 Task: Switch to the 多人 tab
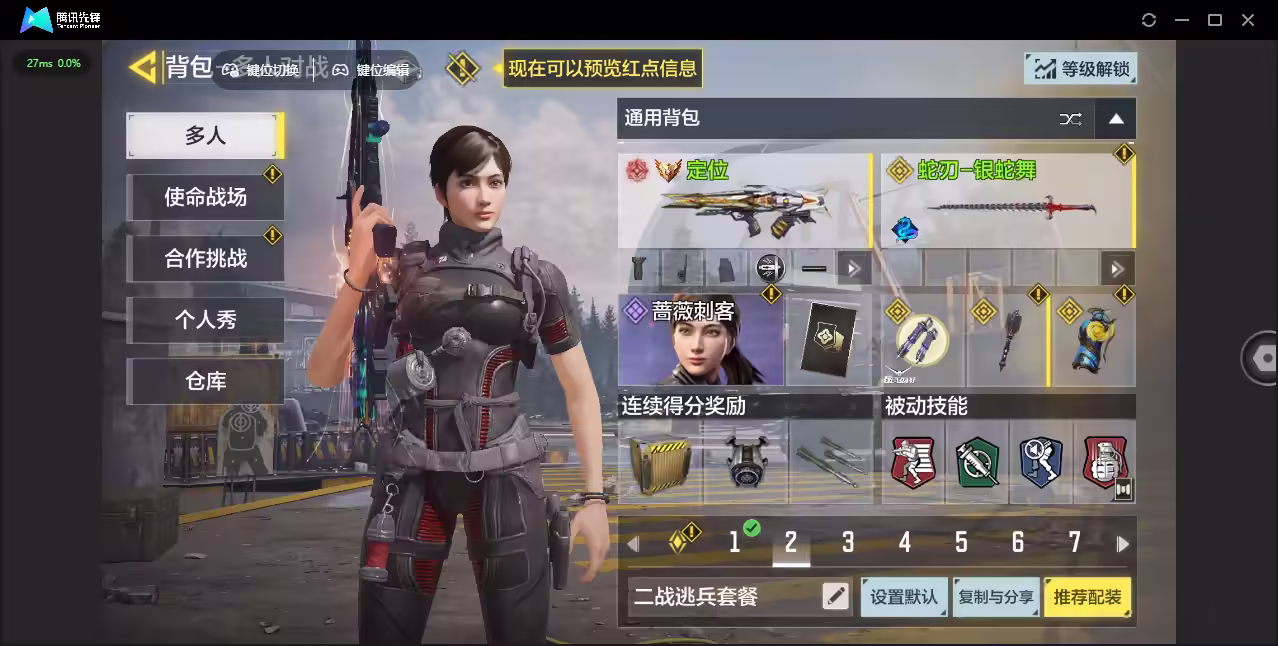[x=205, y=135]
